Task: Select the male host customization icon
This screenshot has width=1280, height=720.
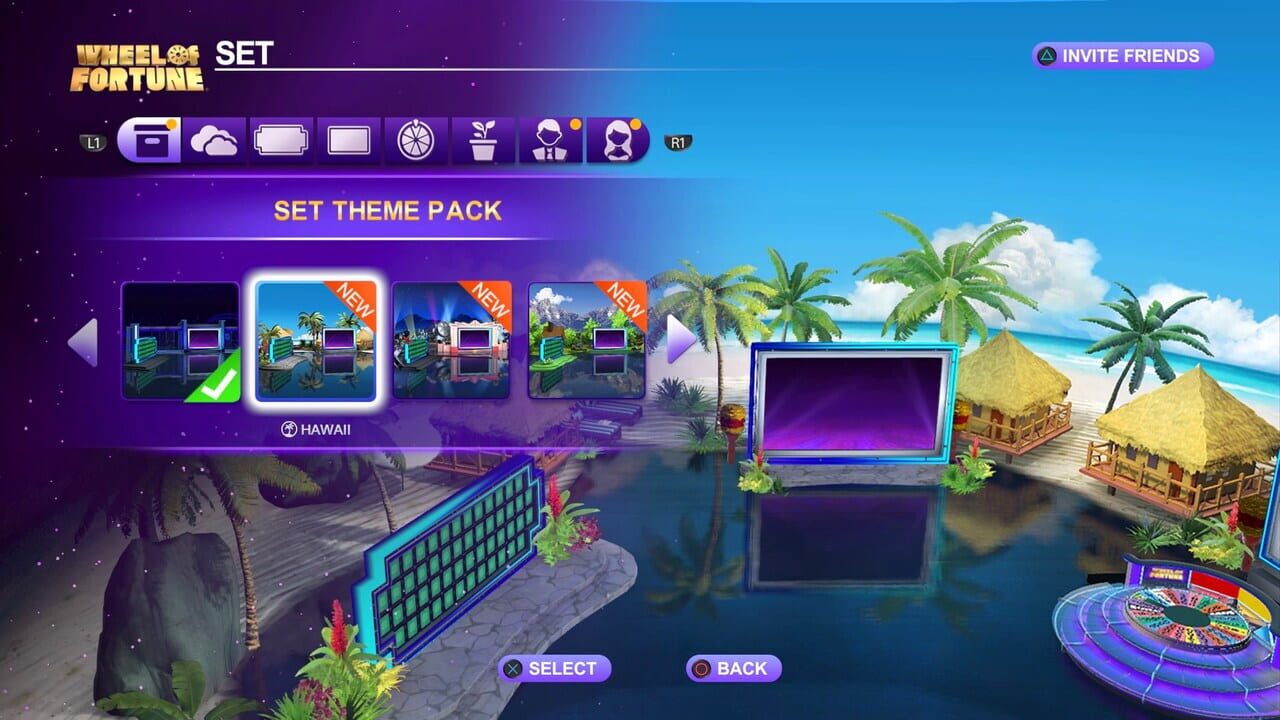Action: (x=549, y=140)
